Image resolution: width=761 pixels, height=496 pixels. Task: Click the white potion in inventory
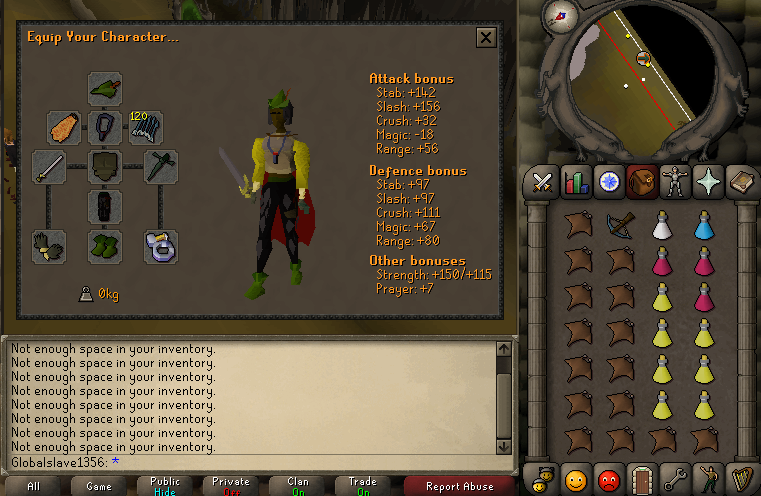[662, 224]
